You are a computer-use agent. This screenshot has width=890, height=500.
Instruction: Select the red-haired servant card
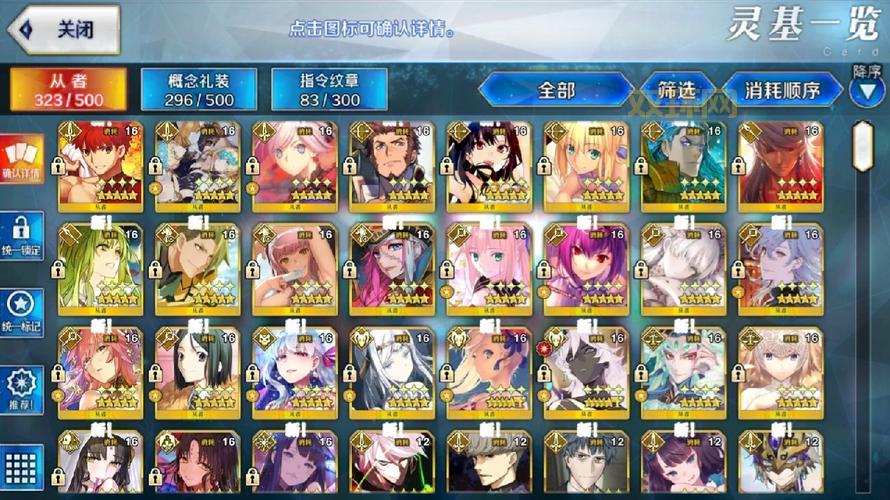[99, 164]
